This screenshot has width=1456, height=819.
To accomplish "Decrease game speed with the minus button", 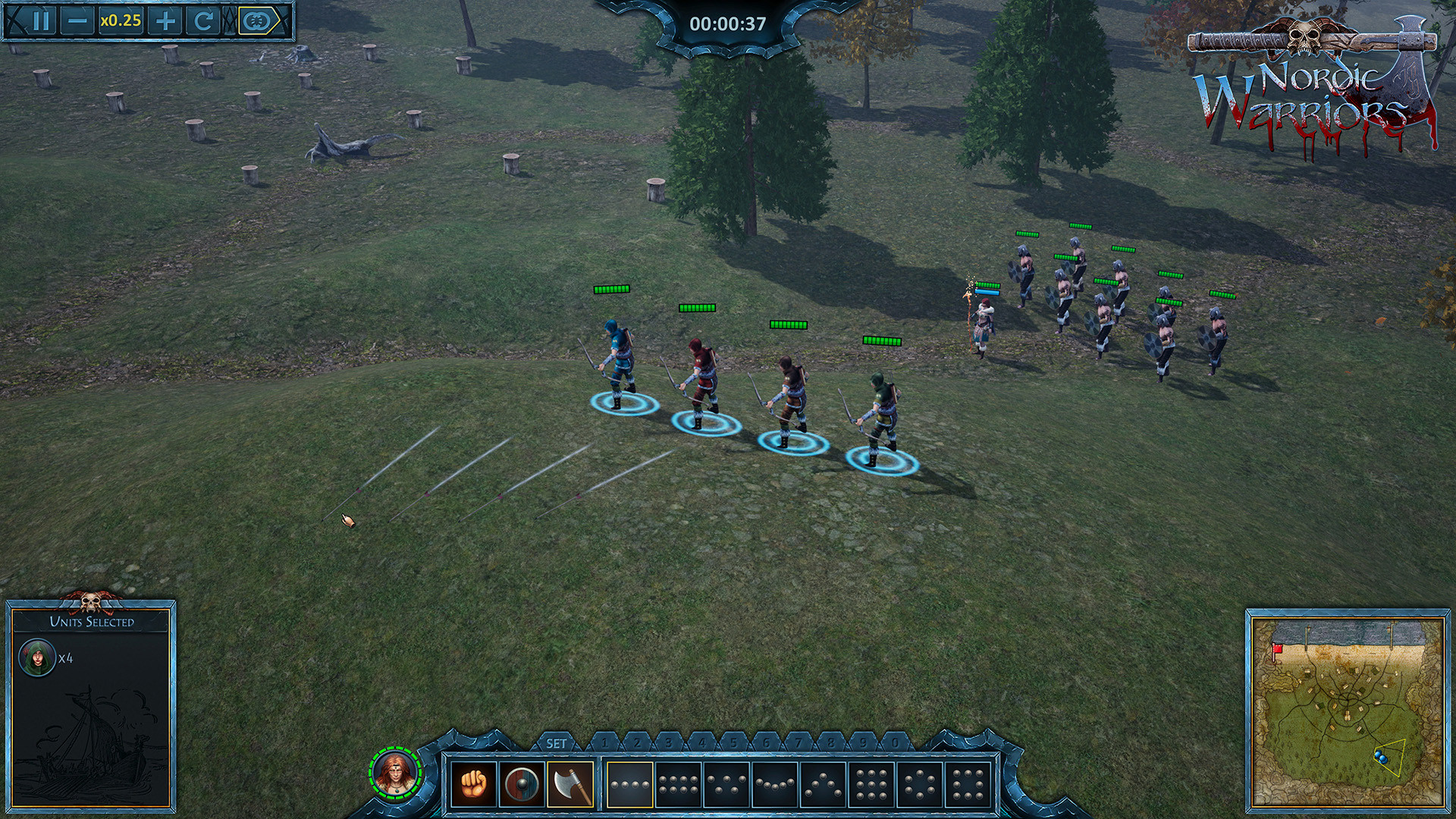I will (x=77, y=21).
